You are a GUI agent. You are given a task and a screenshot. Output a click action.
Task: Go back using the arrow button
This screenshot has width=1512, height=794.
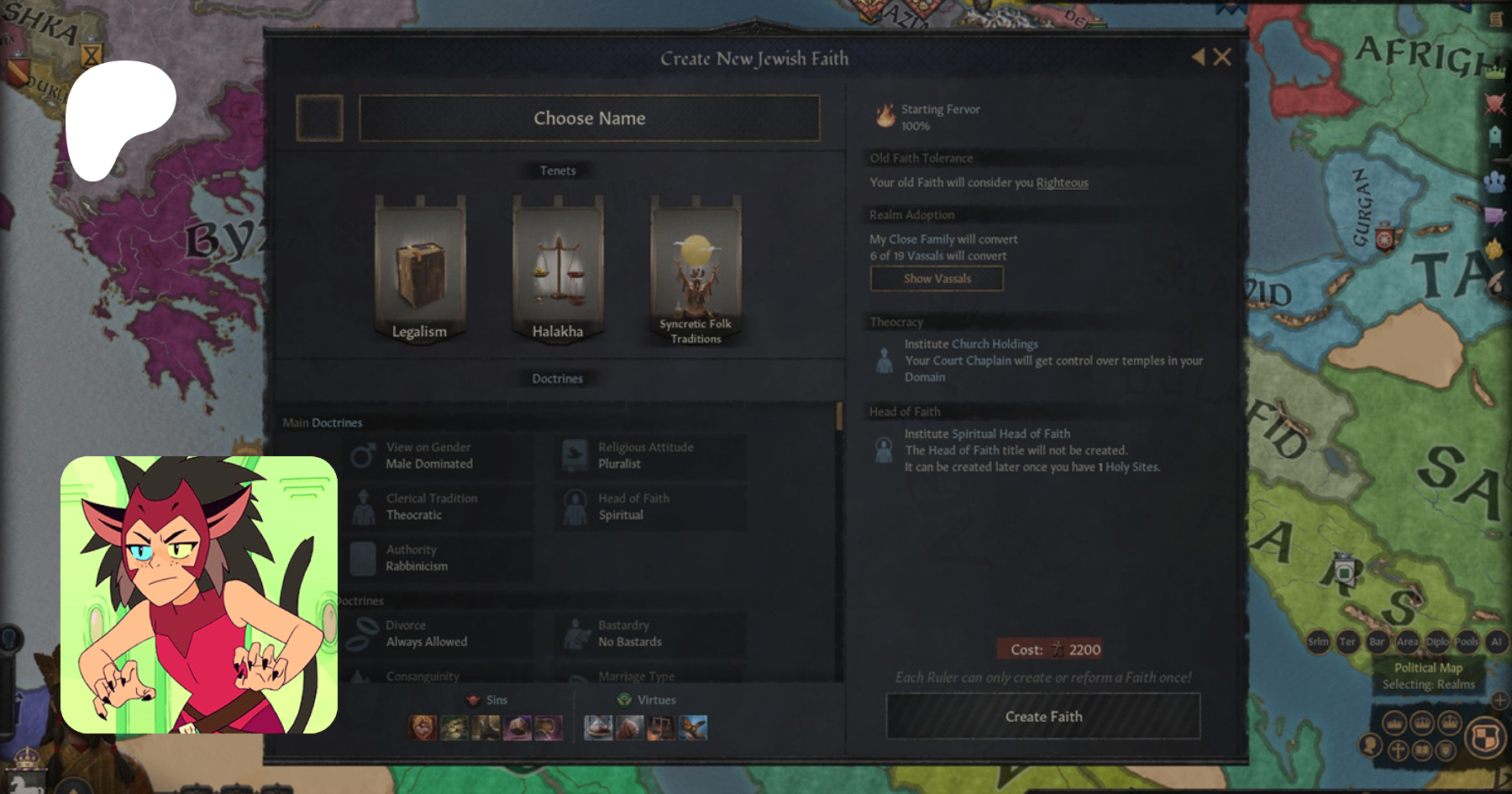pos(1199,57)
